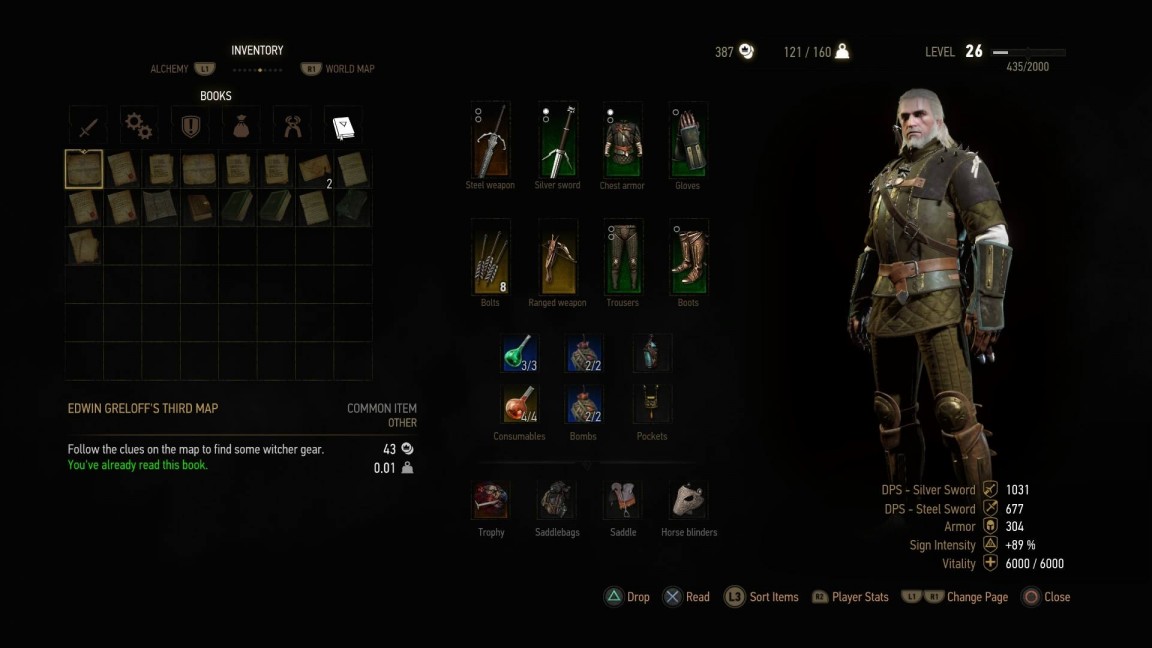Choose the brown leather book in inventory

pyautogui.click(x=198, y=208)
